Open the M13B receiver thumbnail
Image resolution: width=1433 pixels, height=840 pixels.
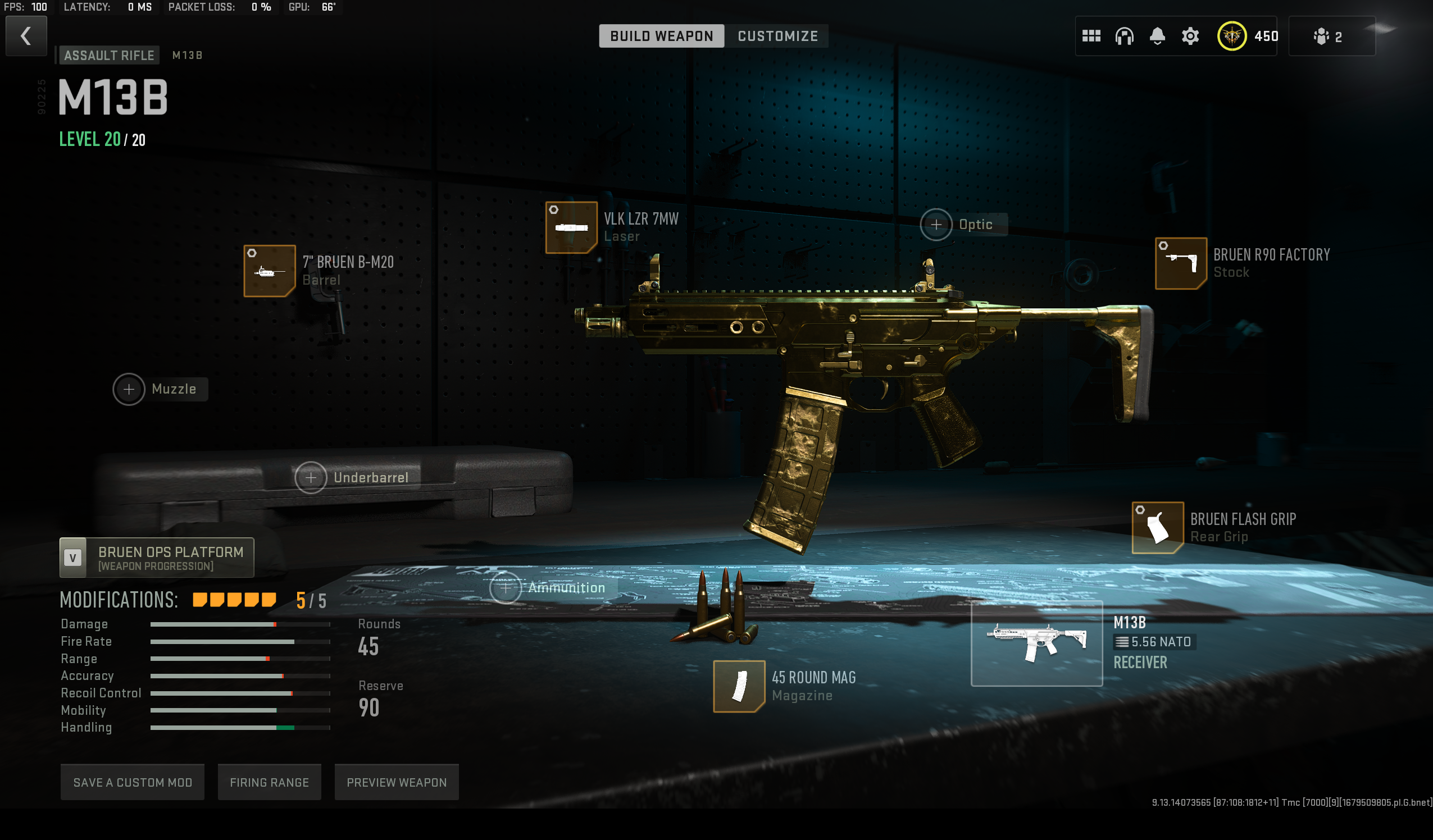(x=1036, y=643)
